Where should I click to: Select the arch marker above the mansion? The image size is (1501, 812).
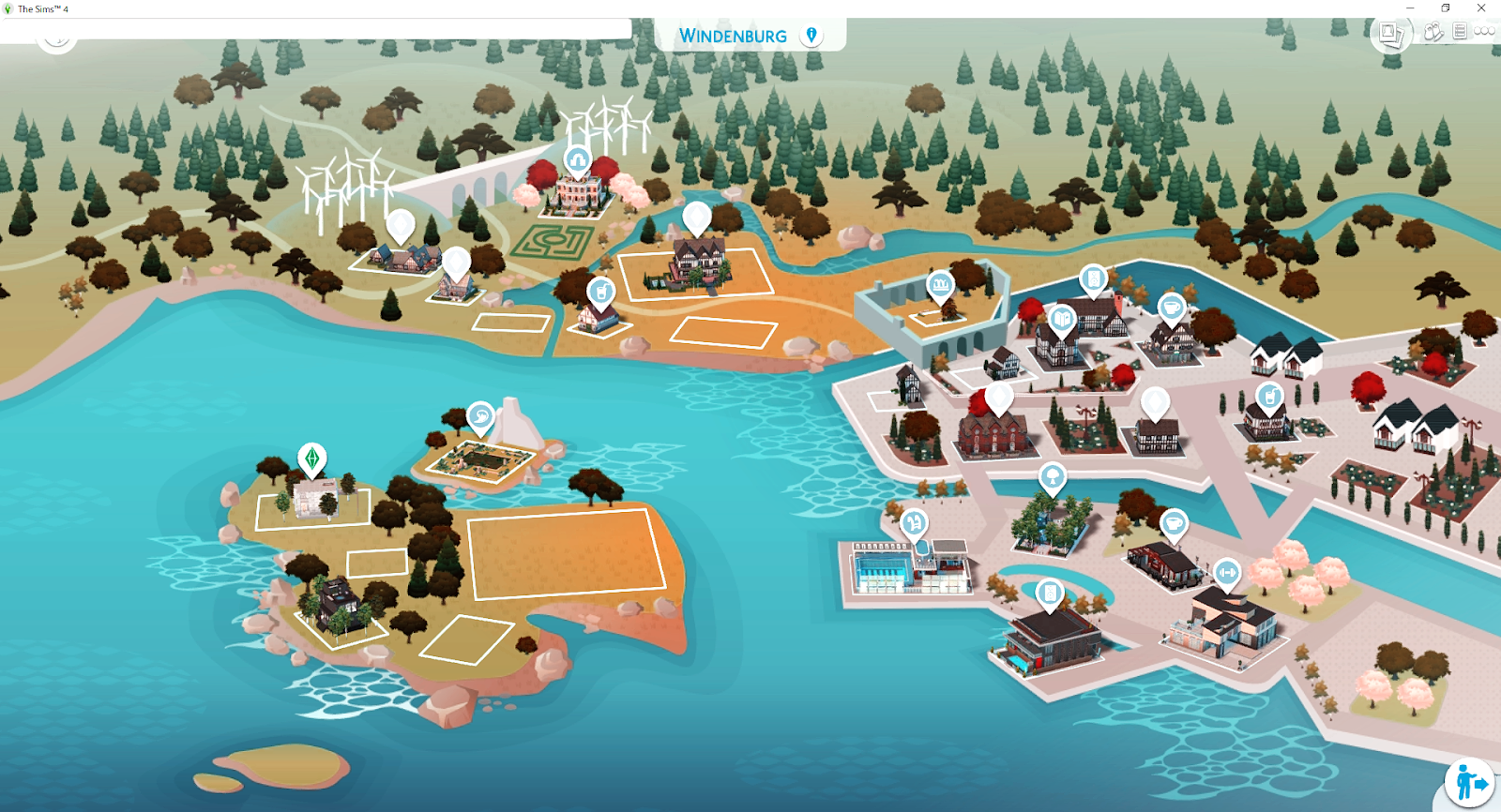pos(577,160)
